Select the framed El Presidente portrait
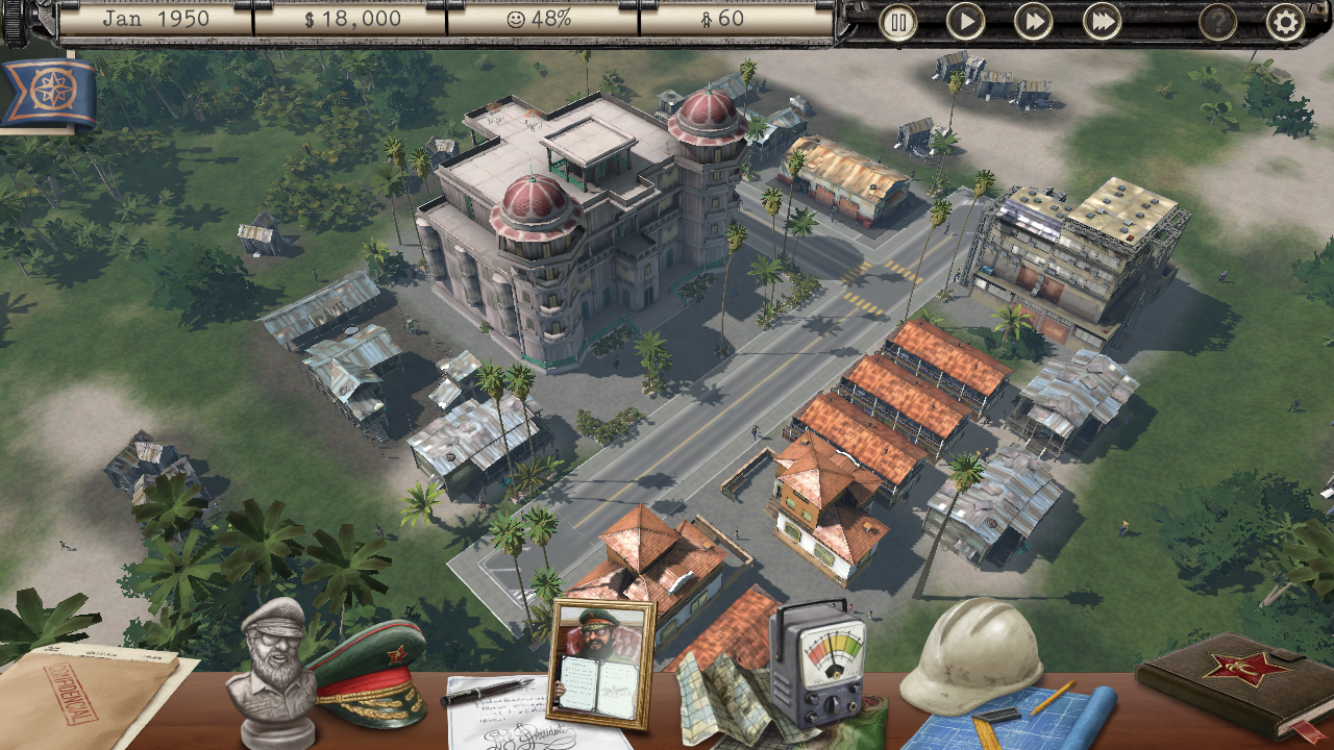 [601, 664]
